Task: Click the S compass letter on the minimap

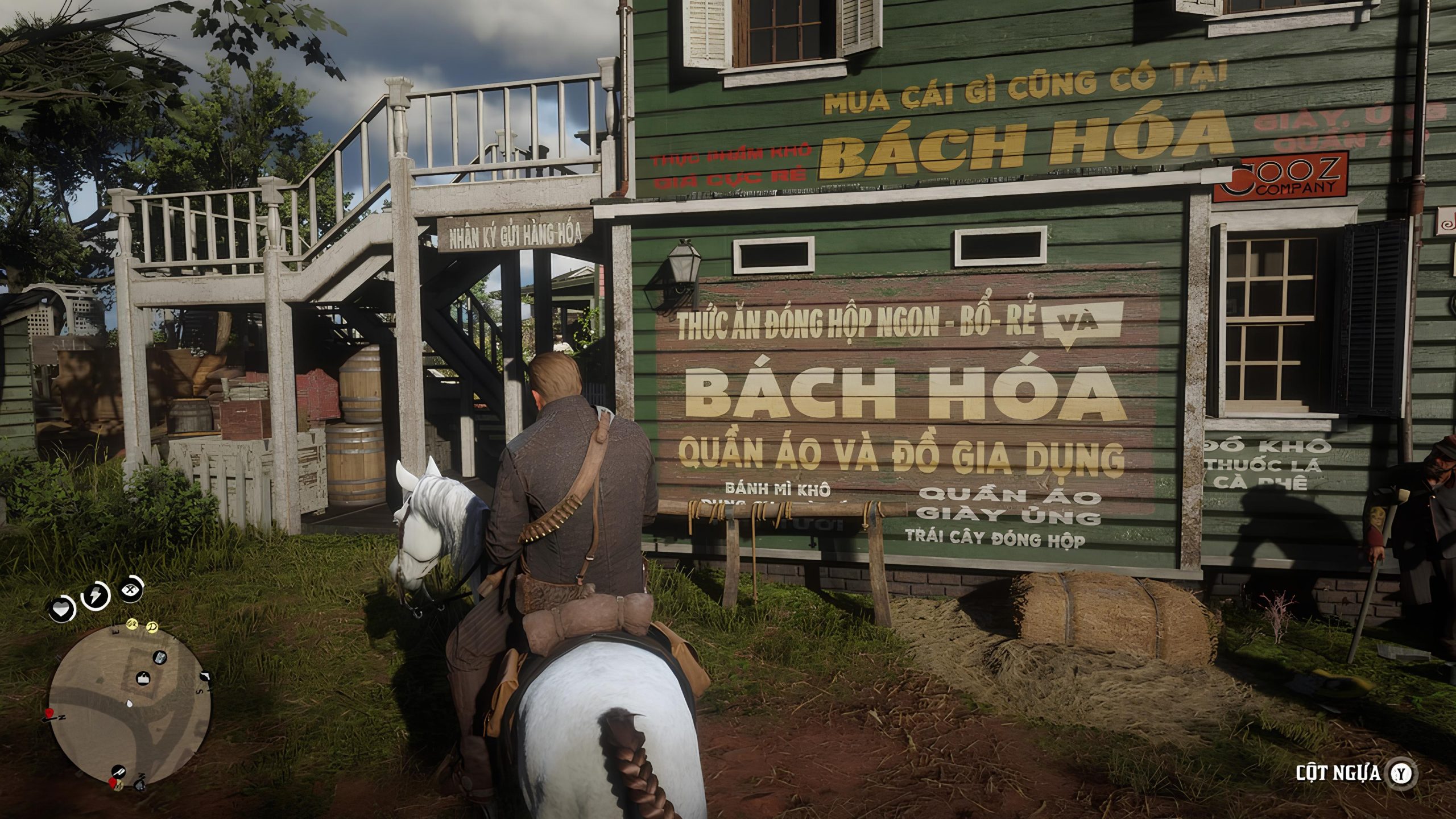Action: [200, 691]
